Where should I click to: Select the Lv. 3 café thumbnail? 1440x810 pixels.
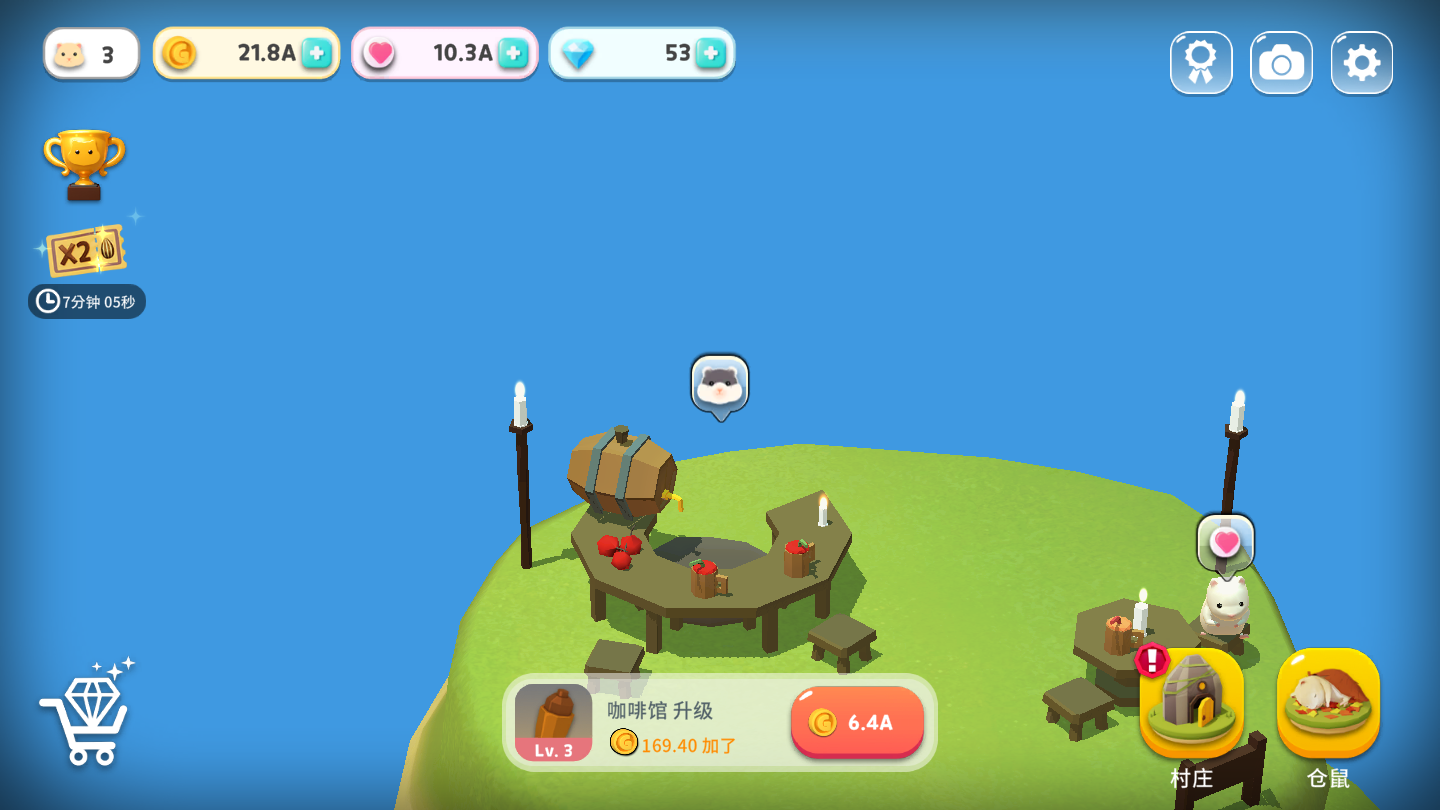click(x=553, y=722)
